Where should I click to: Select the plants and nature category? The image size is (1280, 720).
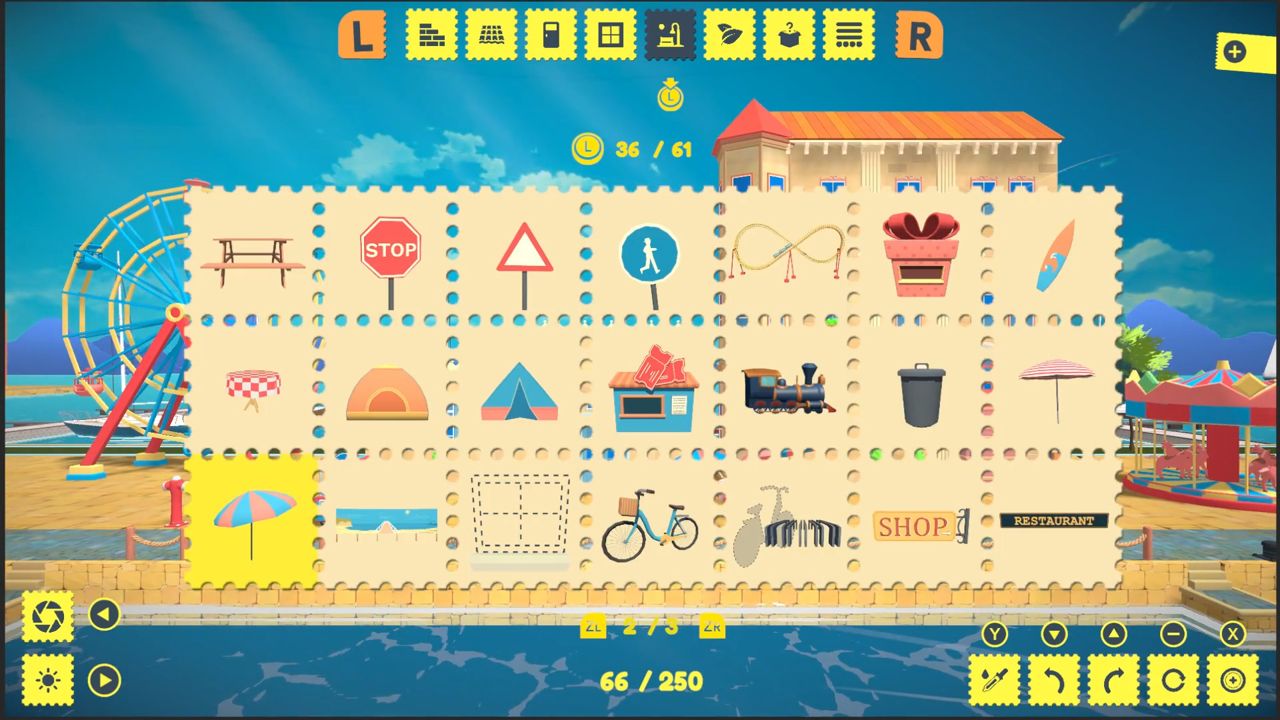click(730, 34)
